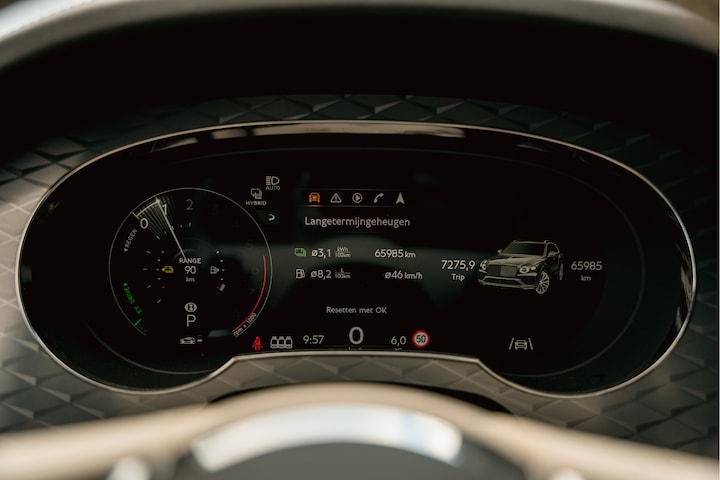Switch to the navigation arrow tab
The width and height of the screenshot is (720, 480).
point(401,198)
